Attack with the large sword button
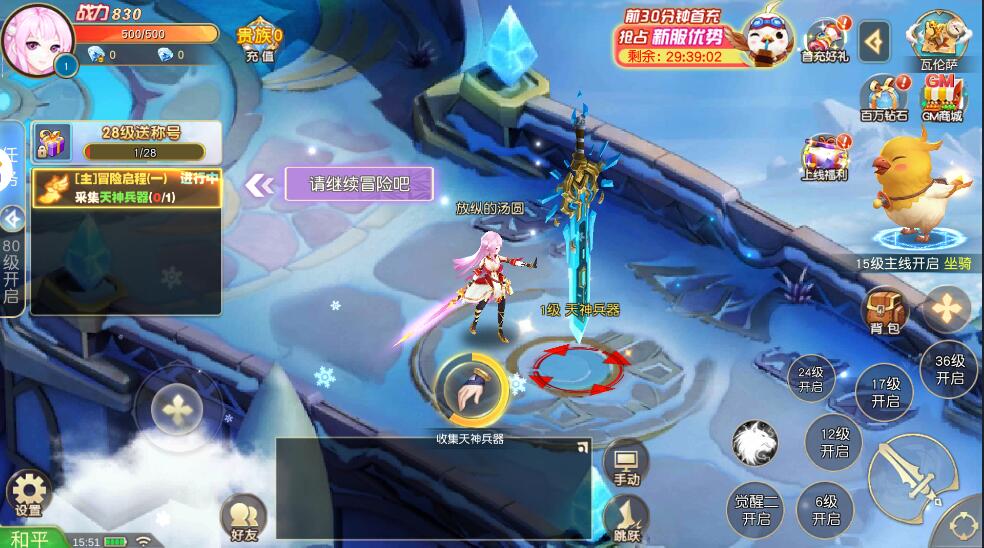Image resolution: width=984 pixels, height=548 pixels. tap(908, 481)
